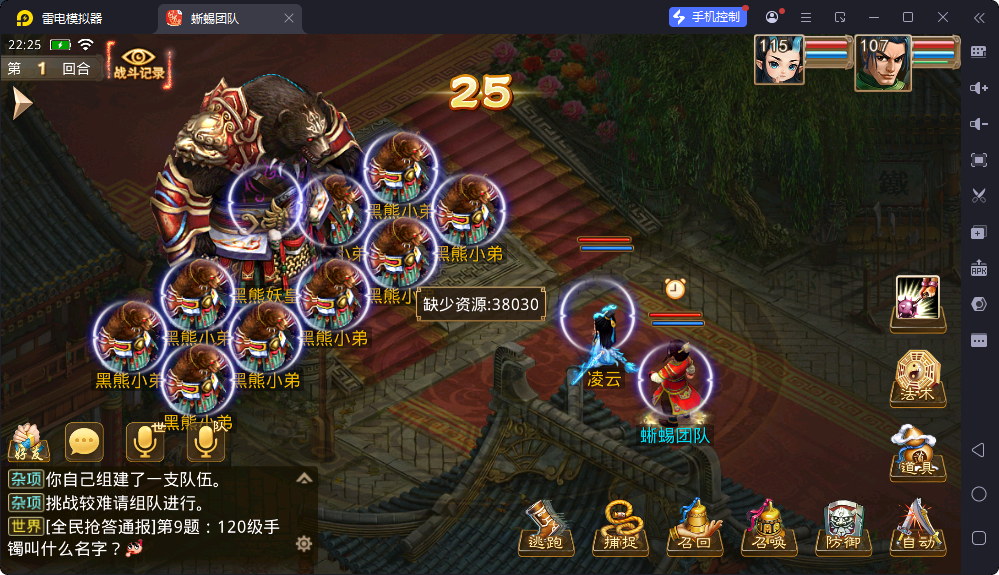Open the battle record (战斗记录)
Viewport: 999px width, 575px height.
point(139,64)
